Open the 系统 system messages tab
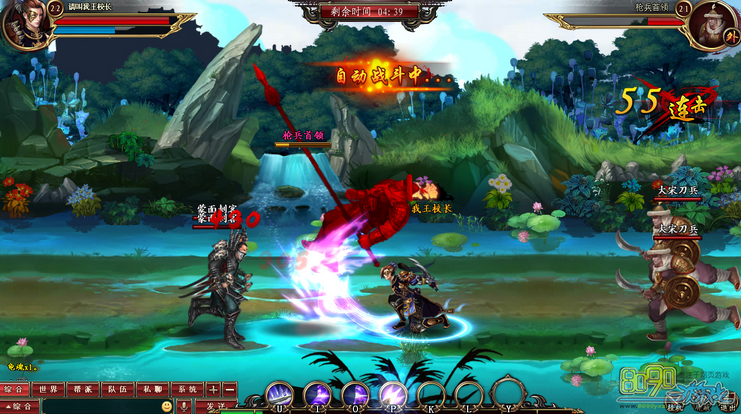The height and width of the screenshot is (414, 741). tap(186, 389)
